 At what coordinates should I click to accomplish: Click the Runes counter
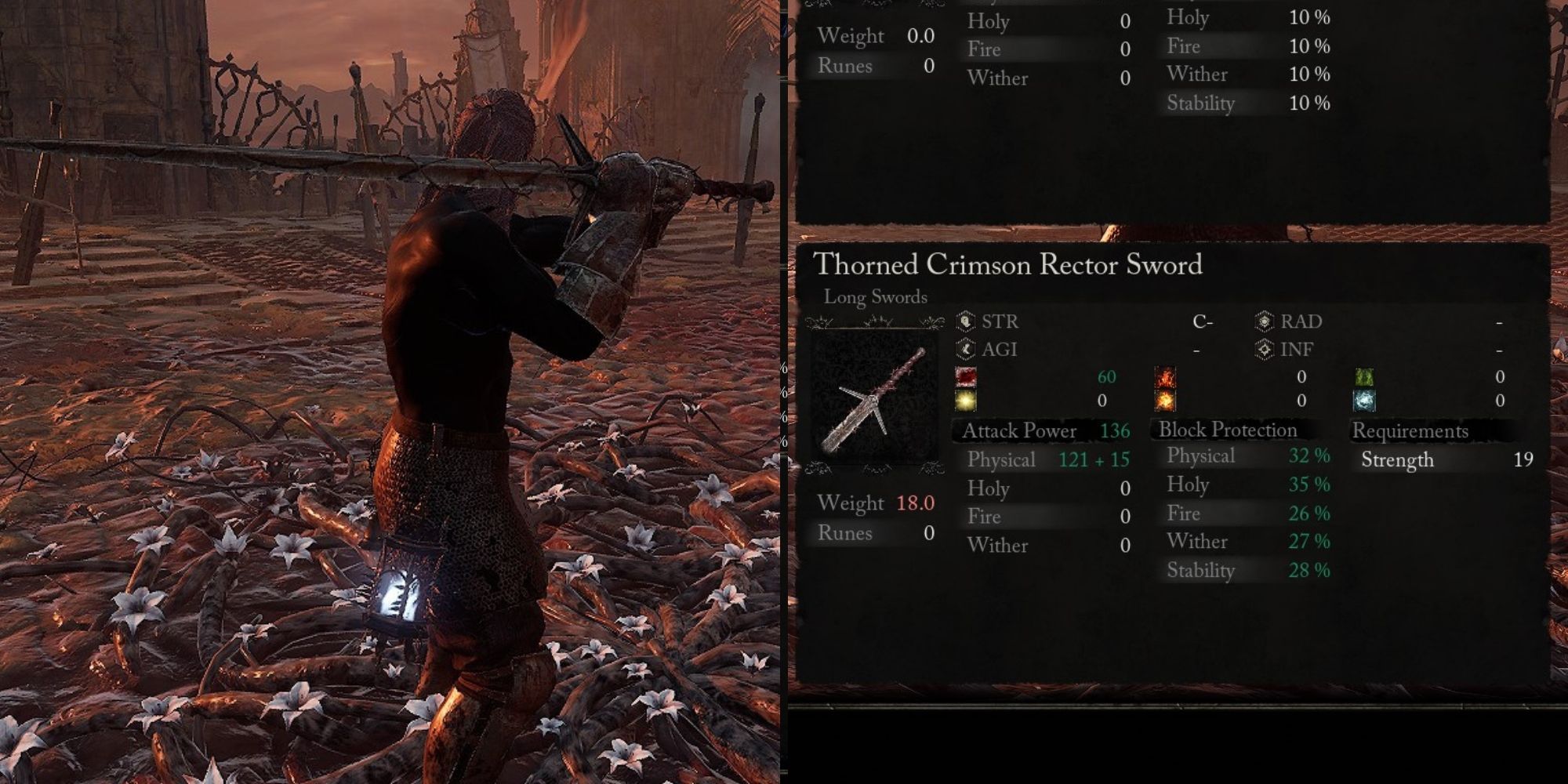point(874,533)
